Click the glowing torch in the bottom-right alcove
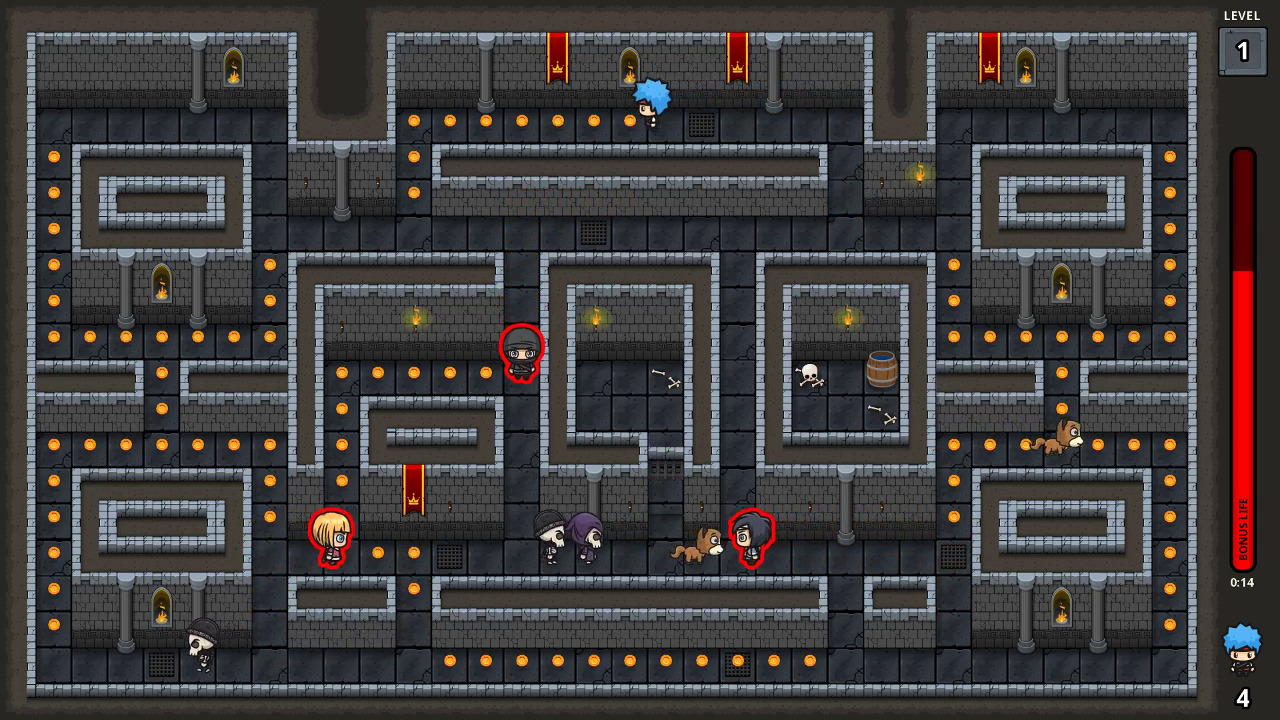The width and height of the screenshot is (1280, 720). pos(1061,608)
